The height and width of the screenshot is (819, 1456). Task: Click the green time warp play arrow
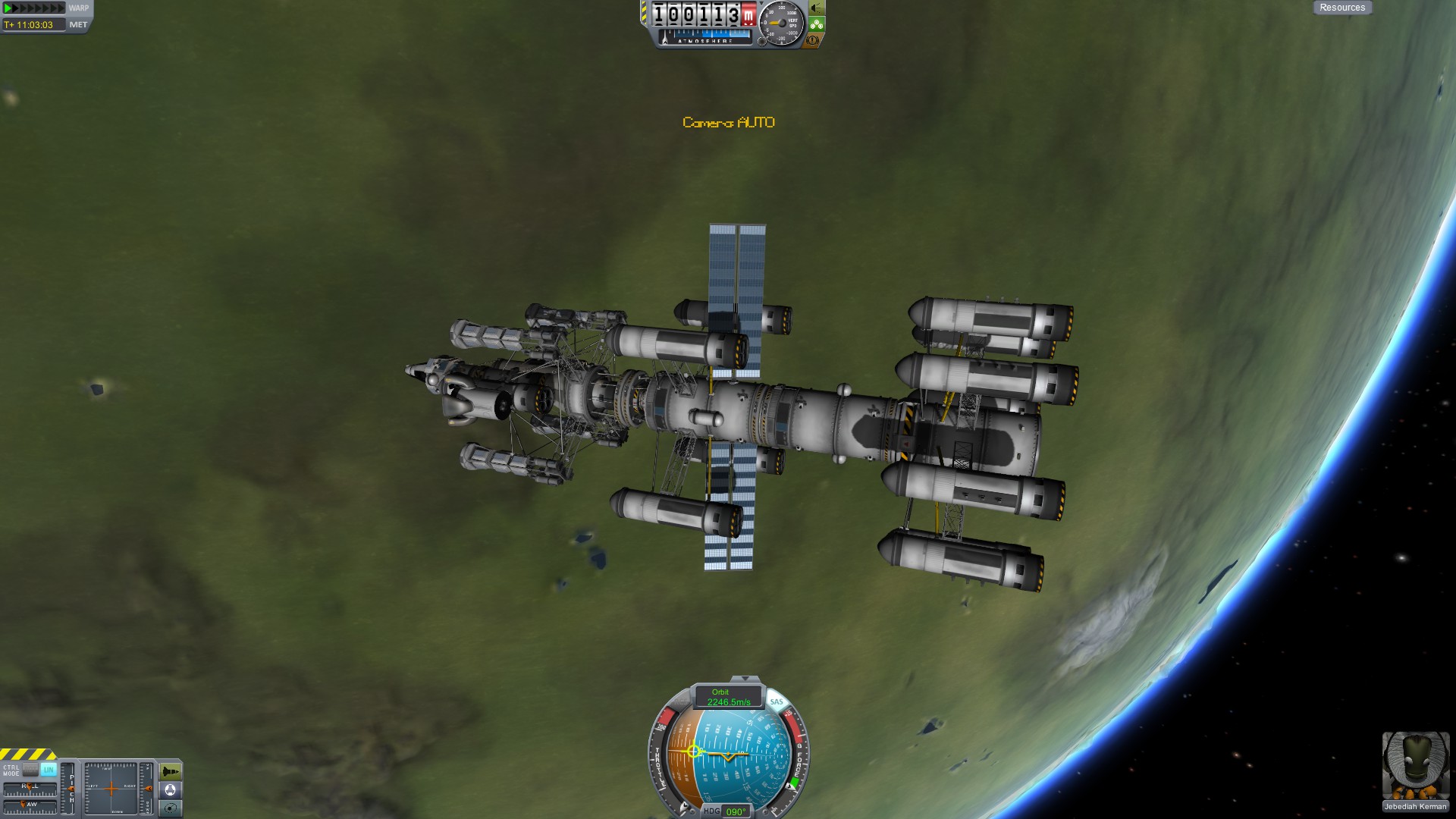tap(8, 8)
